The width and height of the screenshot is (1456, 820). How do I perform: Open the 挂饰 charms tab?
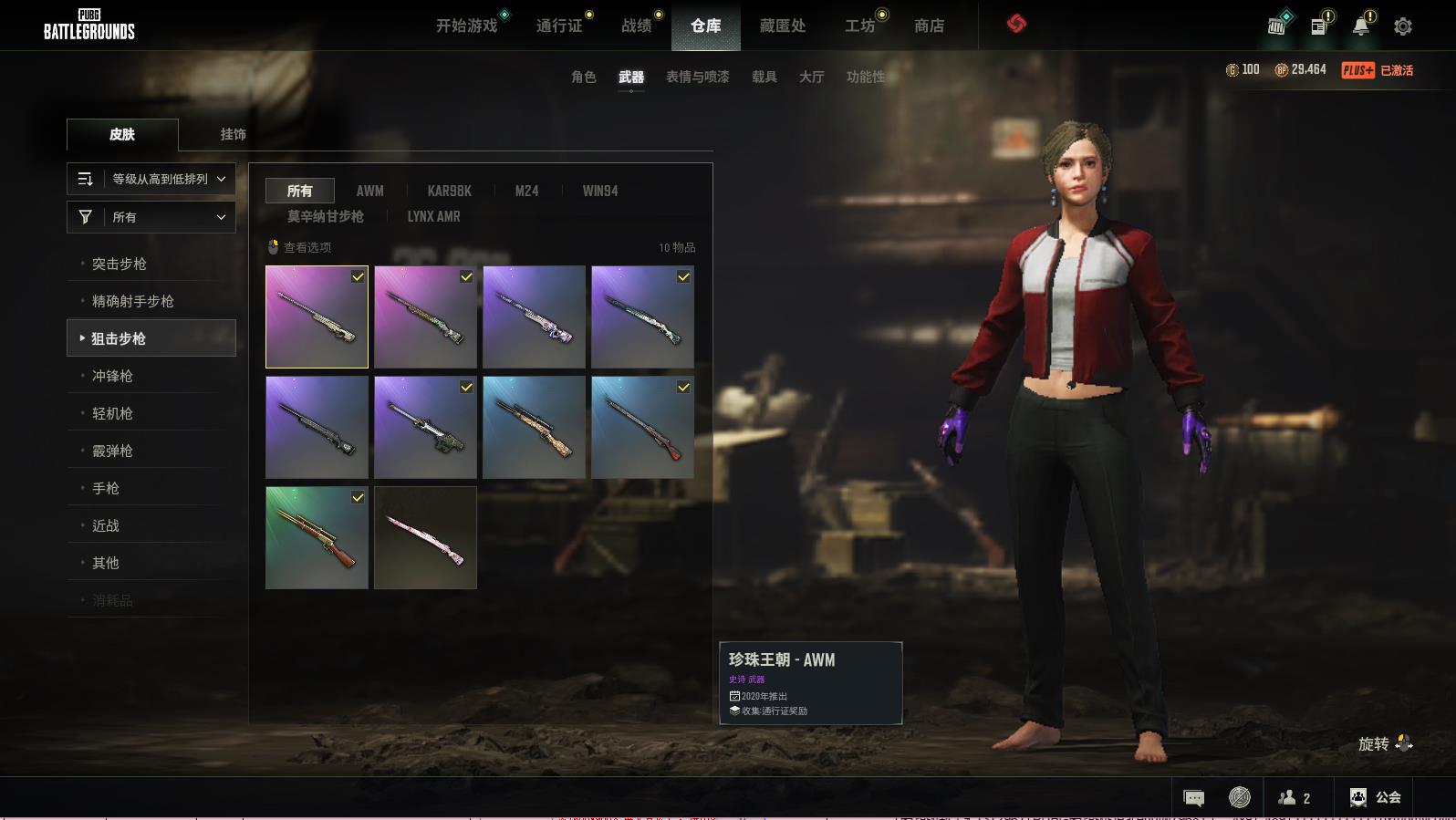coord(233,134)
